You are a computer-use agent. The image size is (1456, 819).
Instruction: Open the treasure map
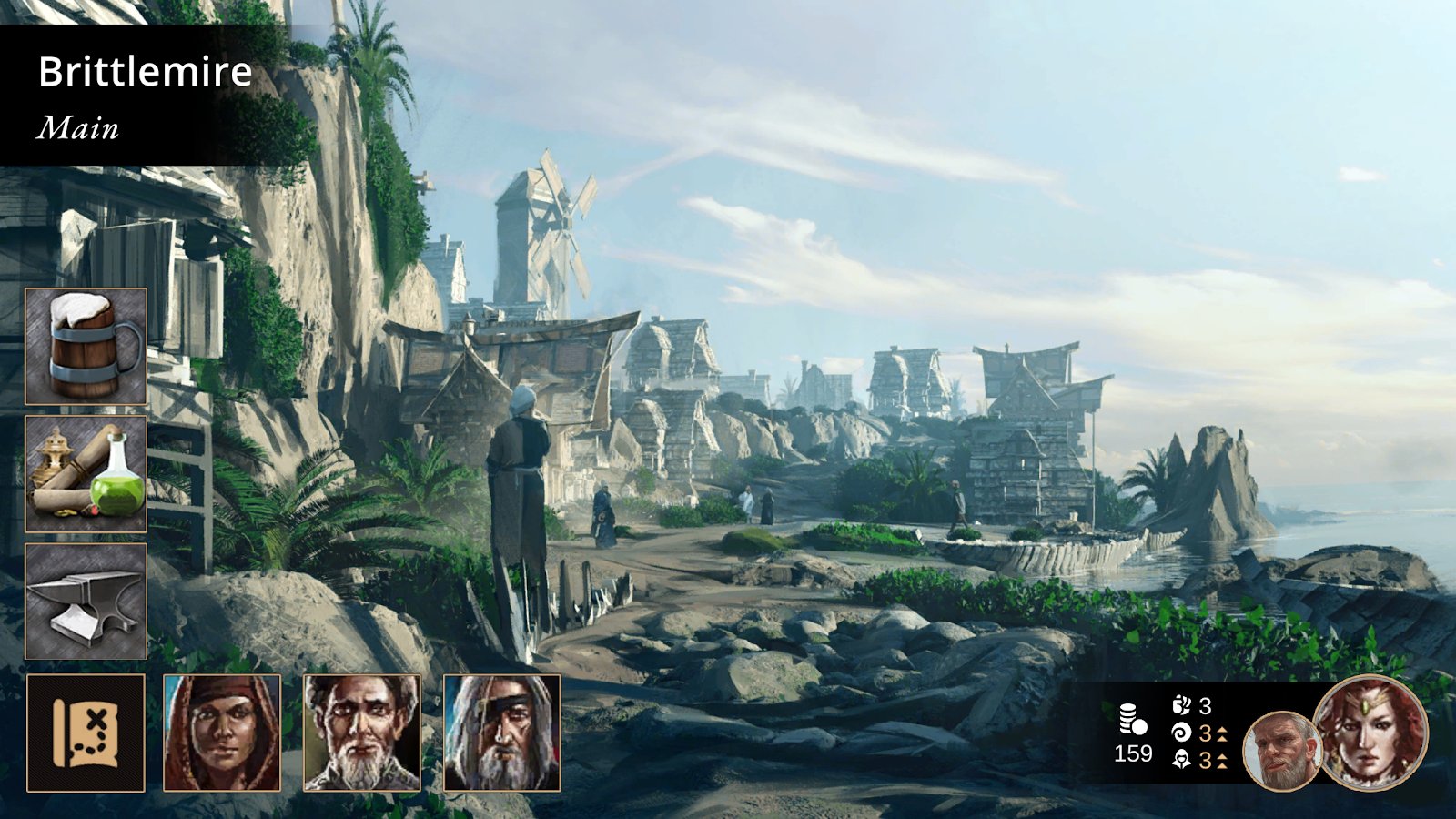coord(86,733)
